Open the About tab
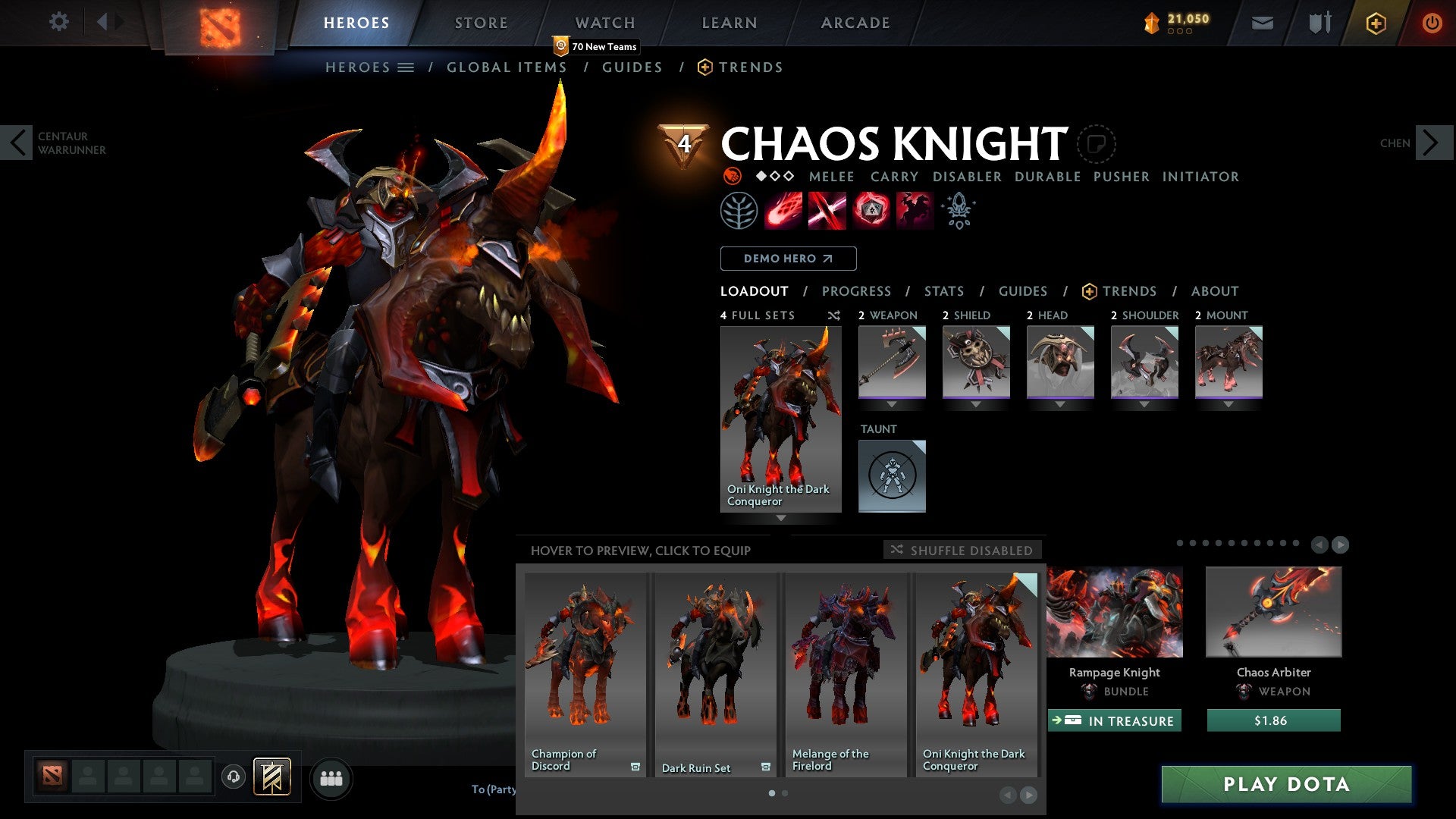 pyautogui.click(x=1214, y=291)
